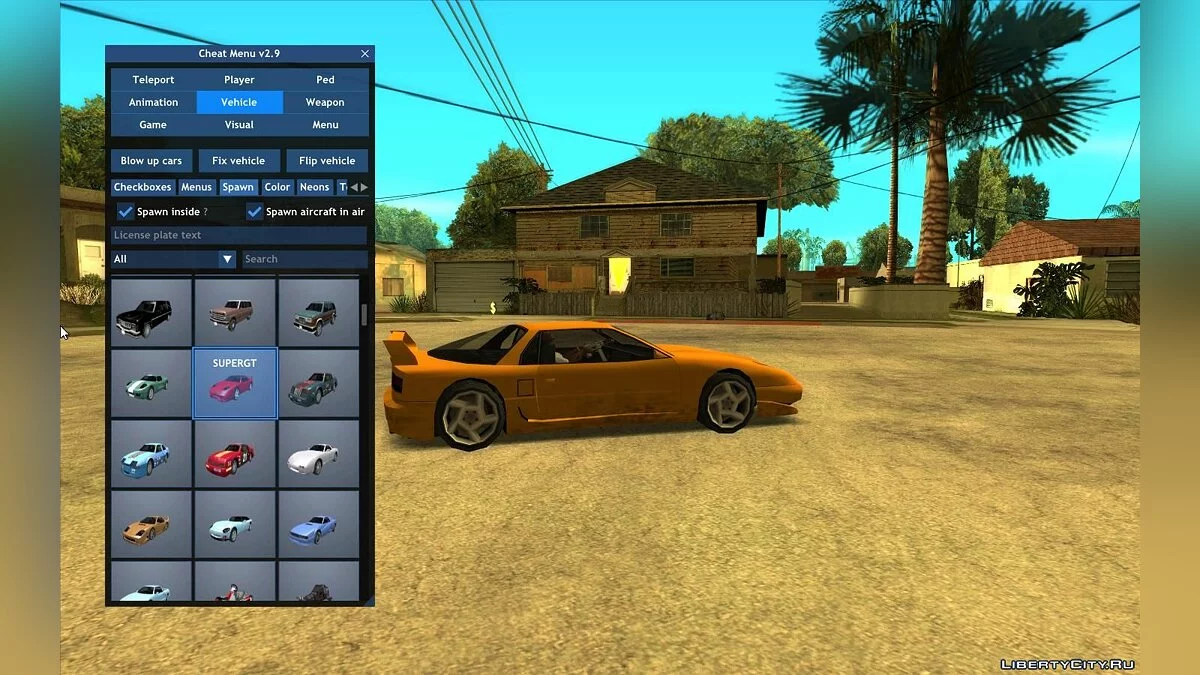
Task: Click the Fix vehicle button
Action: pyautogui.click(x=239, y=161)
